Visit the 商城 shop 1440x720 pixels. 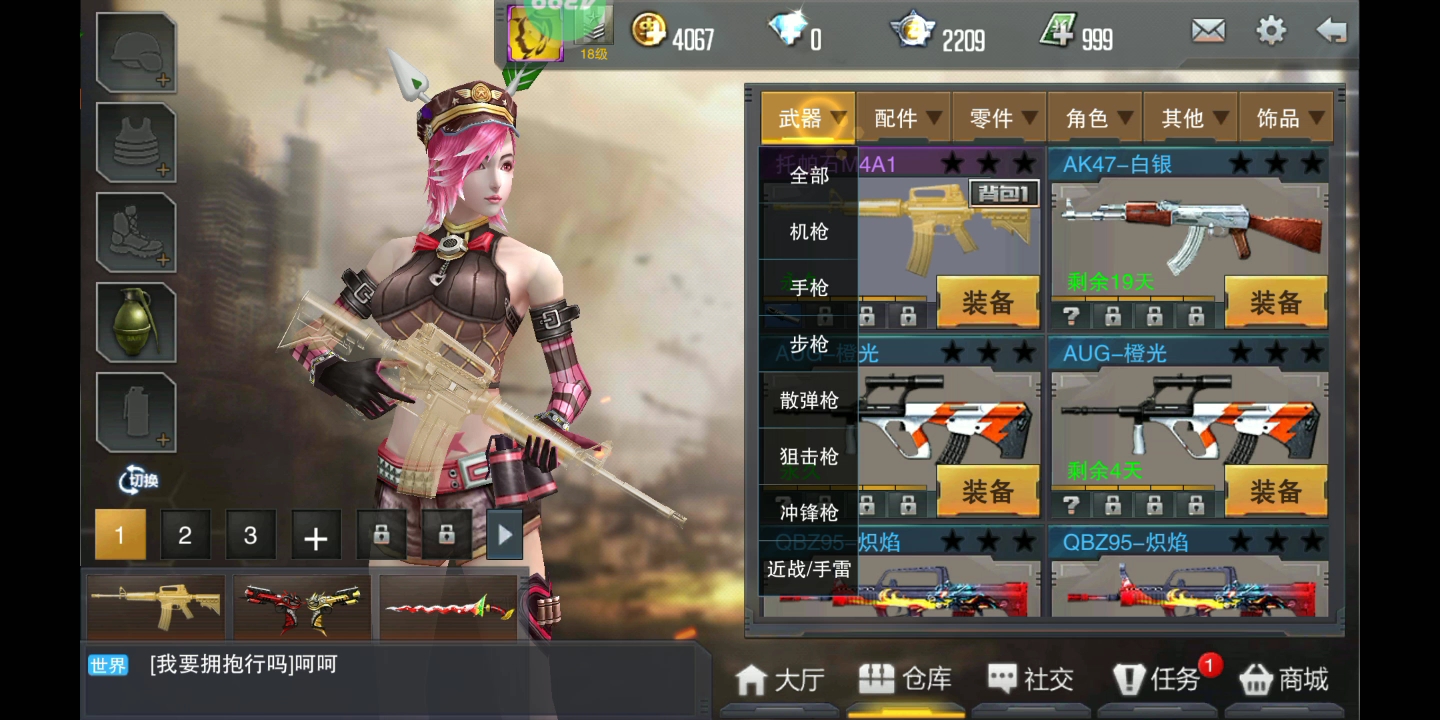click(1284, 680)
